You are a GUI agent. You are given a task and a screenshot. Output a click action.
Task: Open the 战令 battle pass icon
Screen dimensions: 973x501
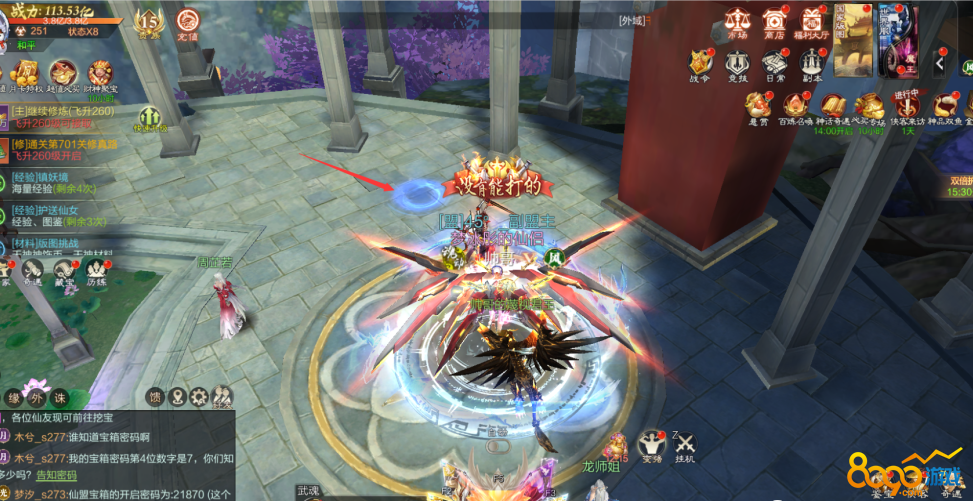tap(699, 63)
